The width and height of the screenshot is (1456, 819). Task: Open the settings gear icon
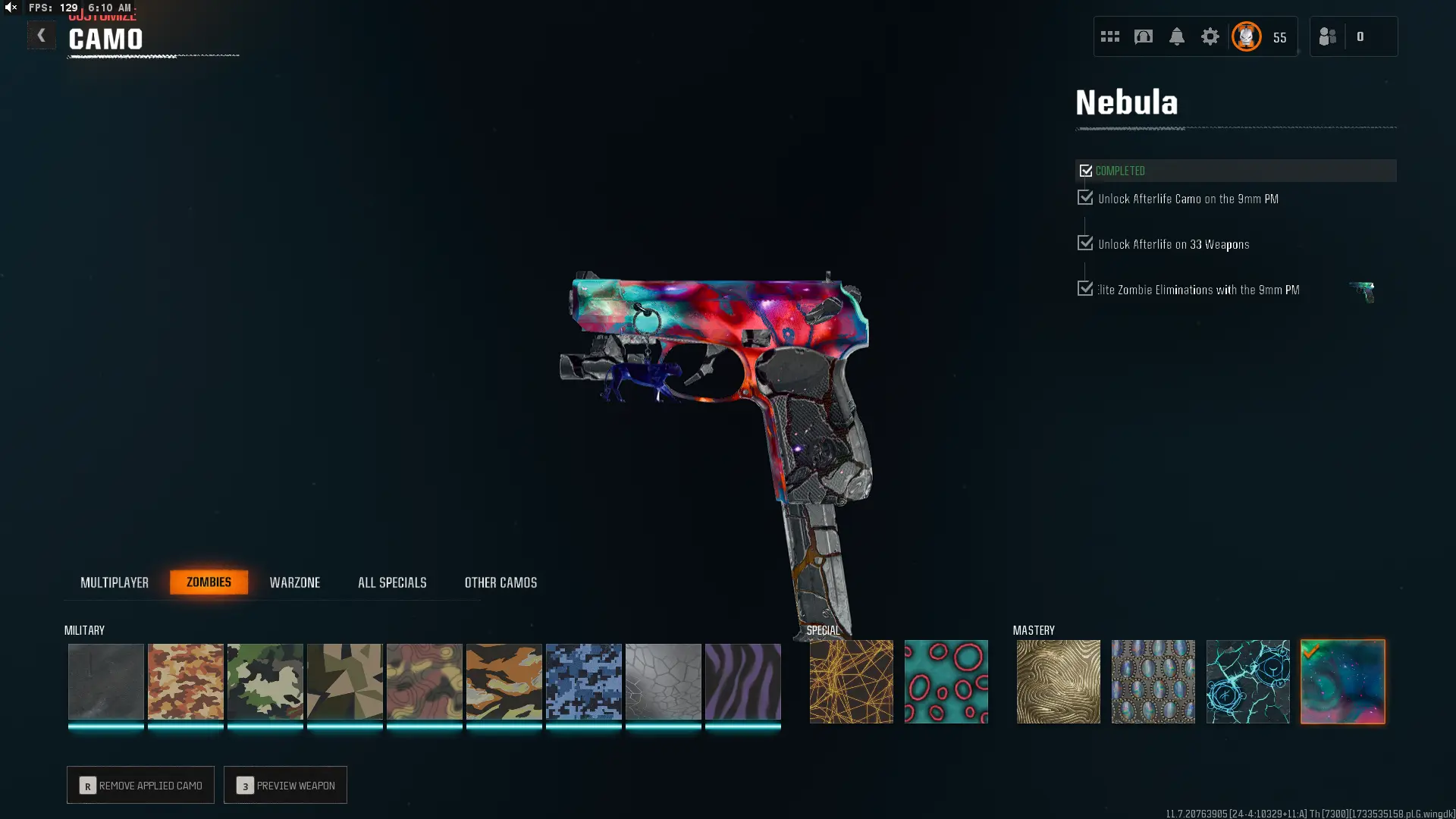[1210, 36]
